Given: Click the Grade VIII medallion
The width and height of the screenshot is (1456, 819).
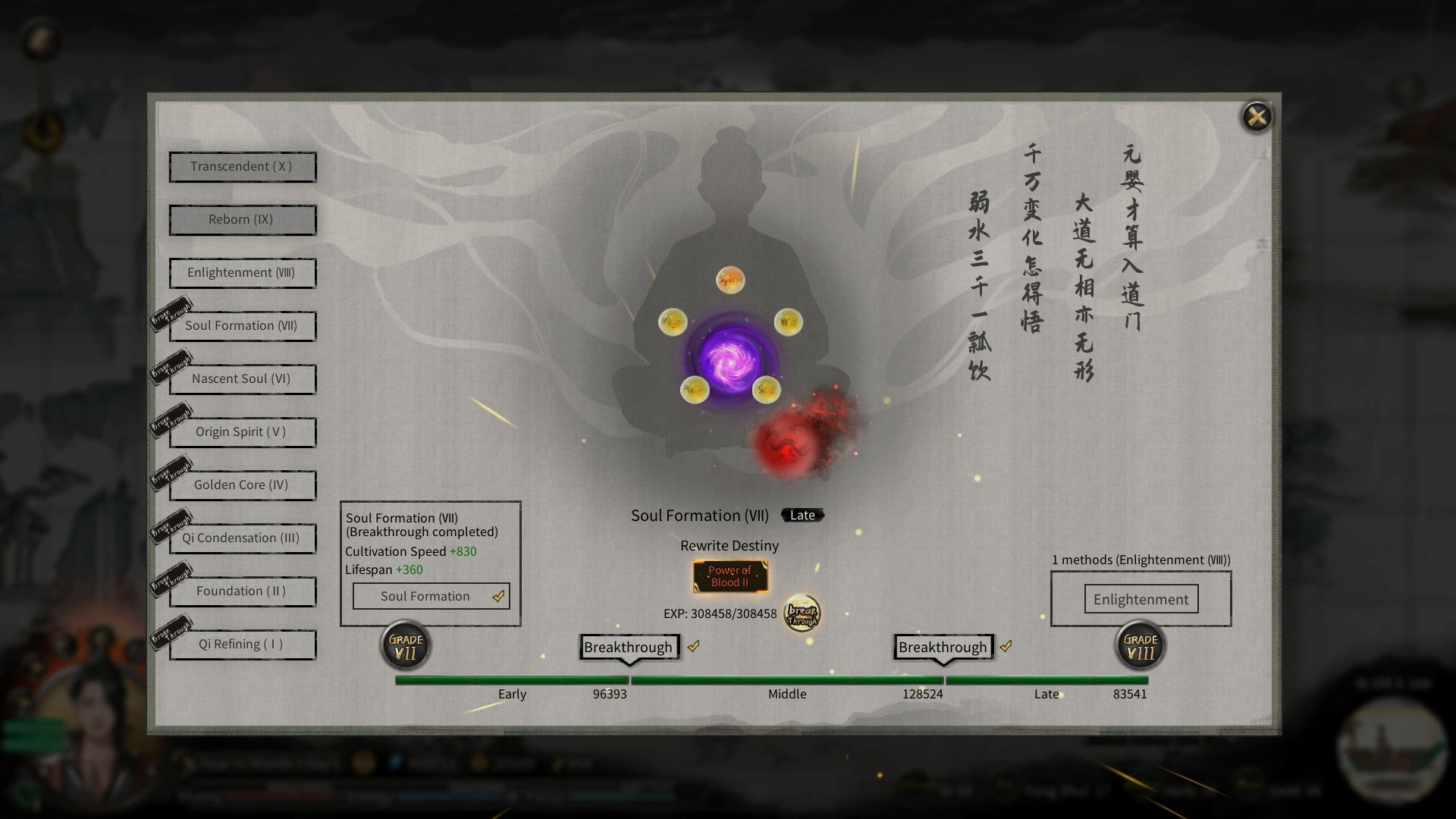Looking at the screenshot, I should (x=1141, y=645).
